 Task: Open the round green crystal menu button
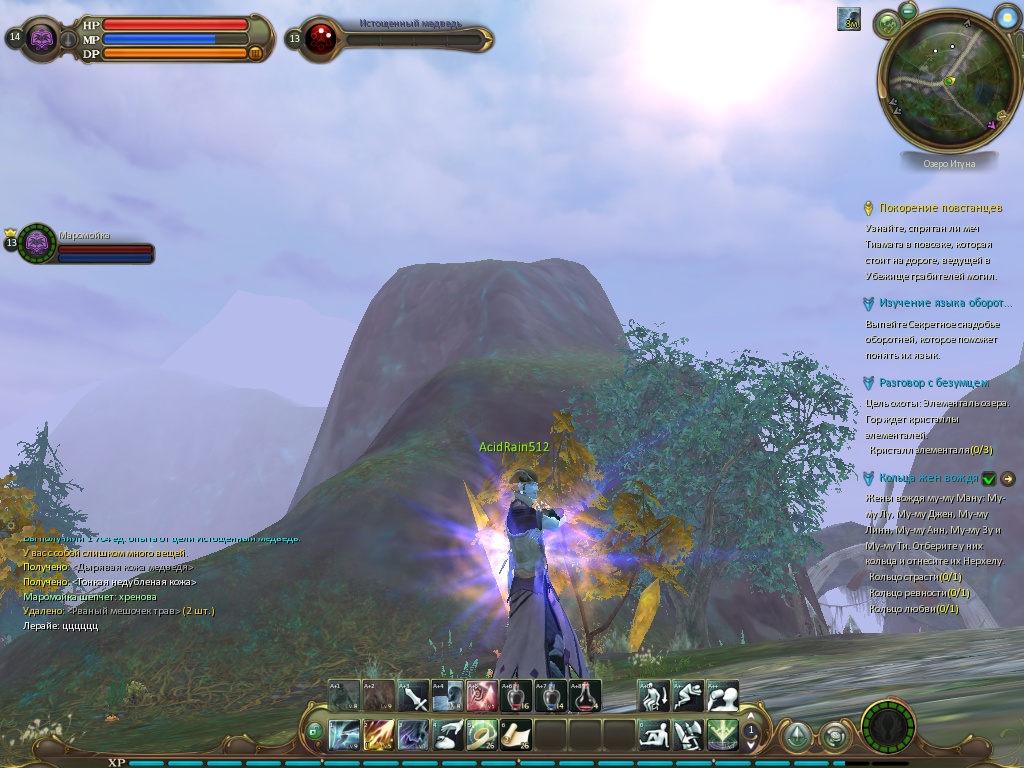coord(796,737)
